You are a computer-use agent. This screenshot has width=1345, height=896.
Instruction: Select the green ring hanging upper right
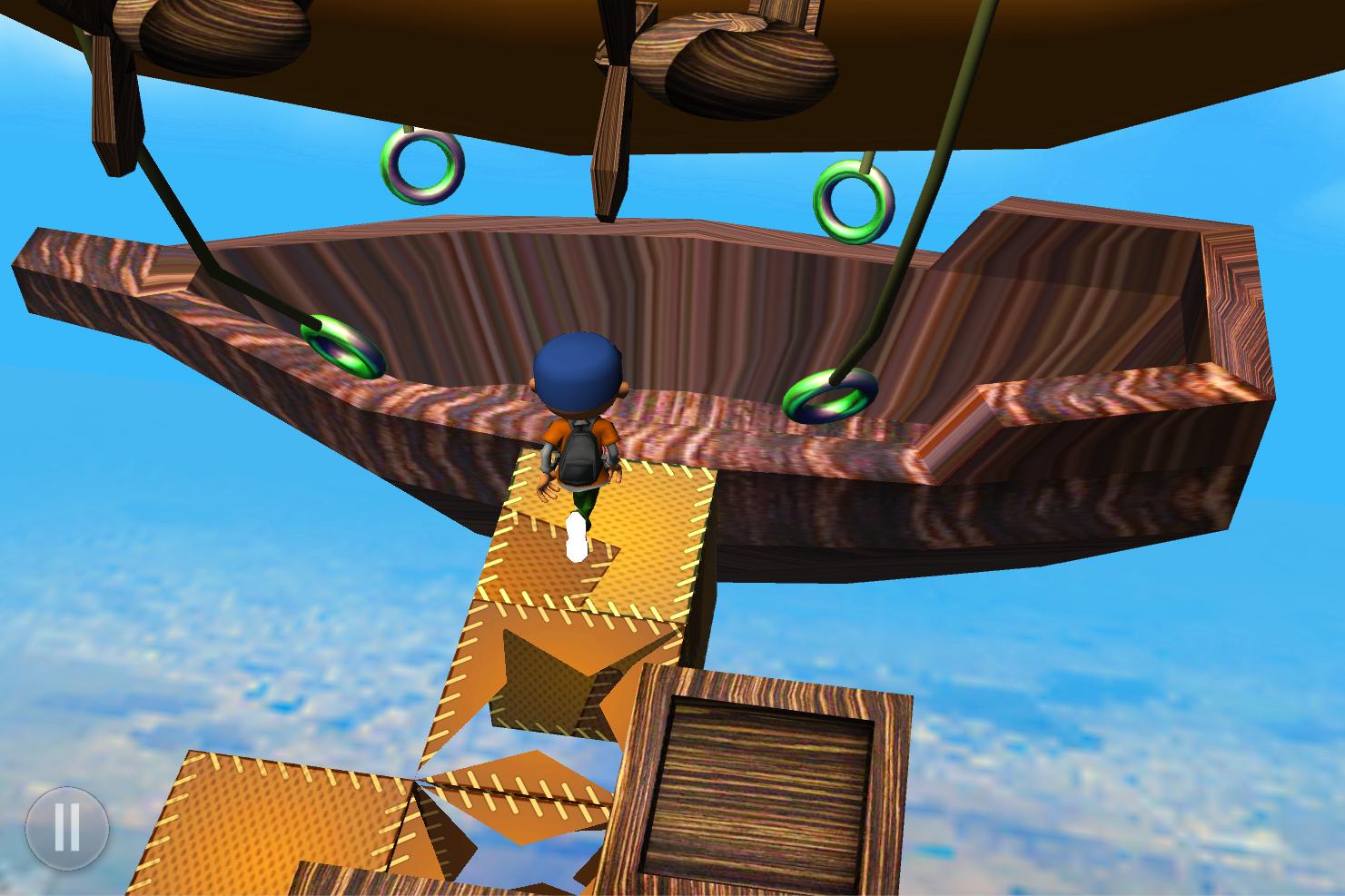click(855, 202)
